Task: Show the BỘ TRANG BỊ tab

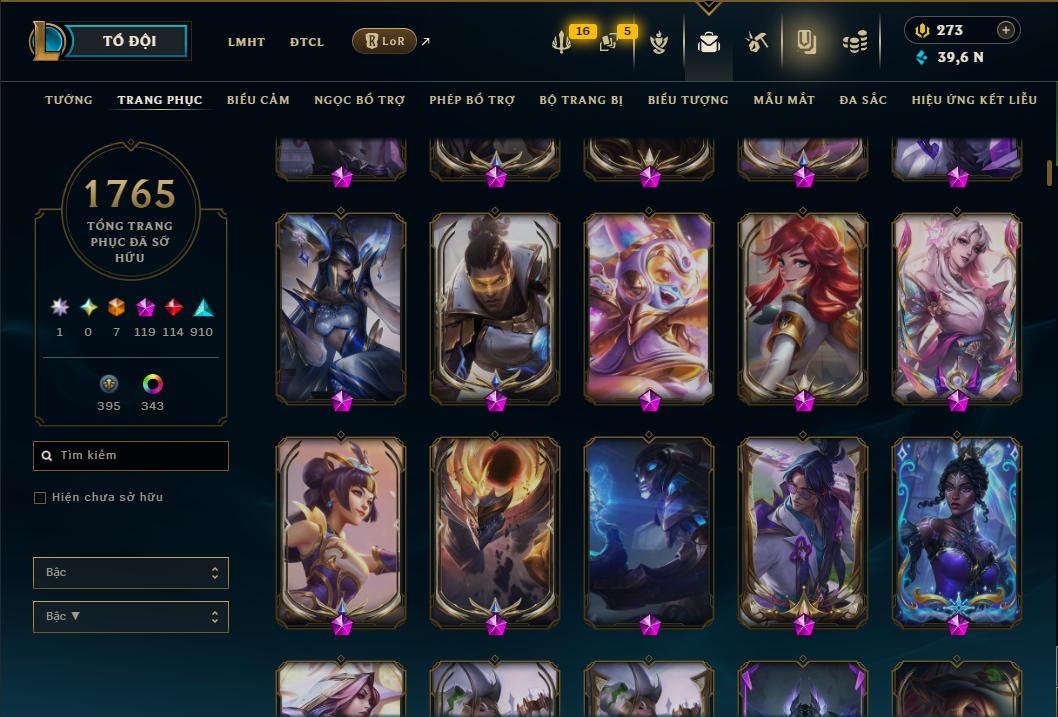Action: click(581, 100)
